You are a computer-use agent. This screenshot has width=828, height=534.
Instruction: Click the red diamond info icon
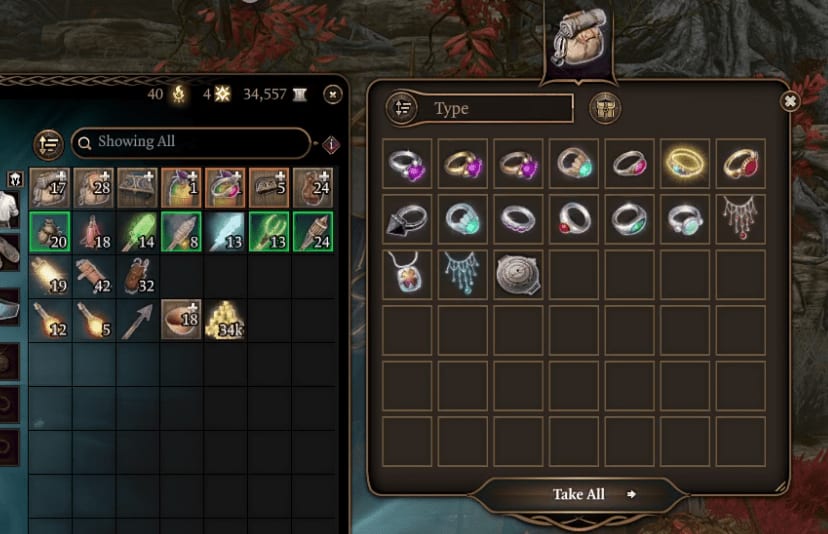(x=332, y=144)
